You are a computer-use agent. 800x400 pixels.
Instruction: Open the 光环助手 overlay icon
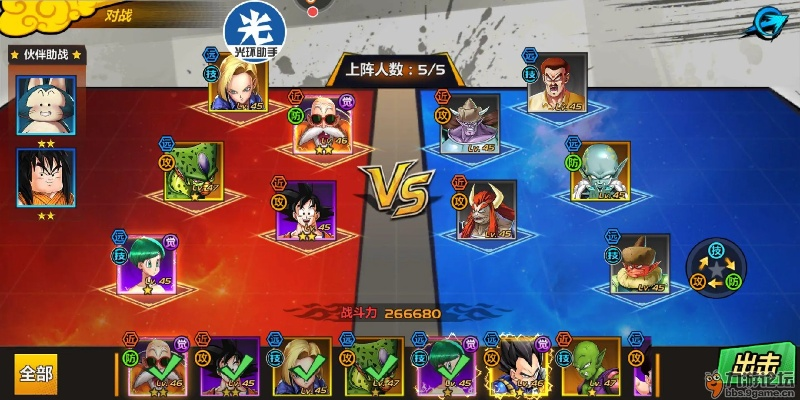pos(252,30)
